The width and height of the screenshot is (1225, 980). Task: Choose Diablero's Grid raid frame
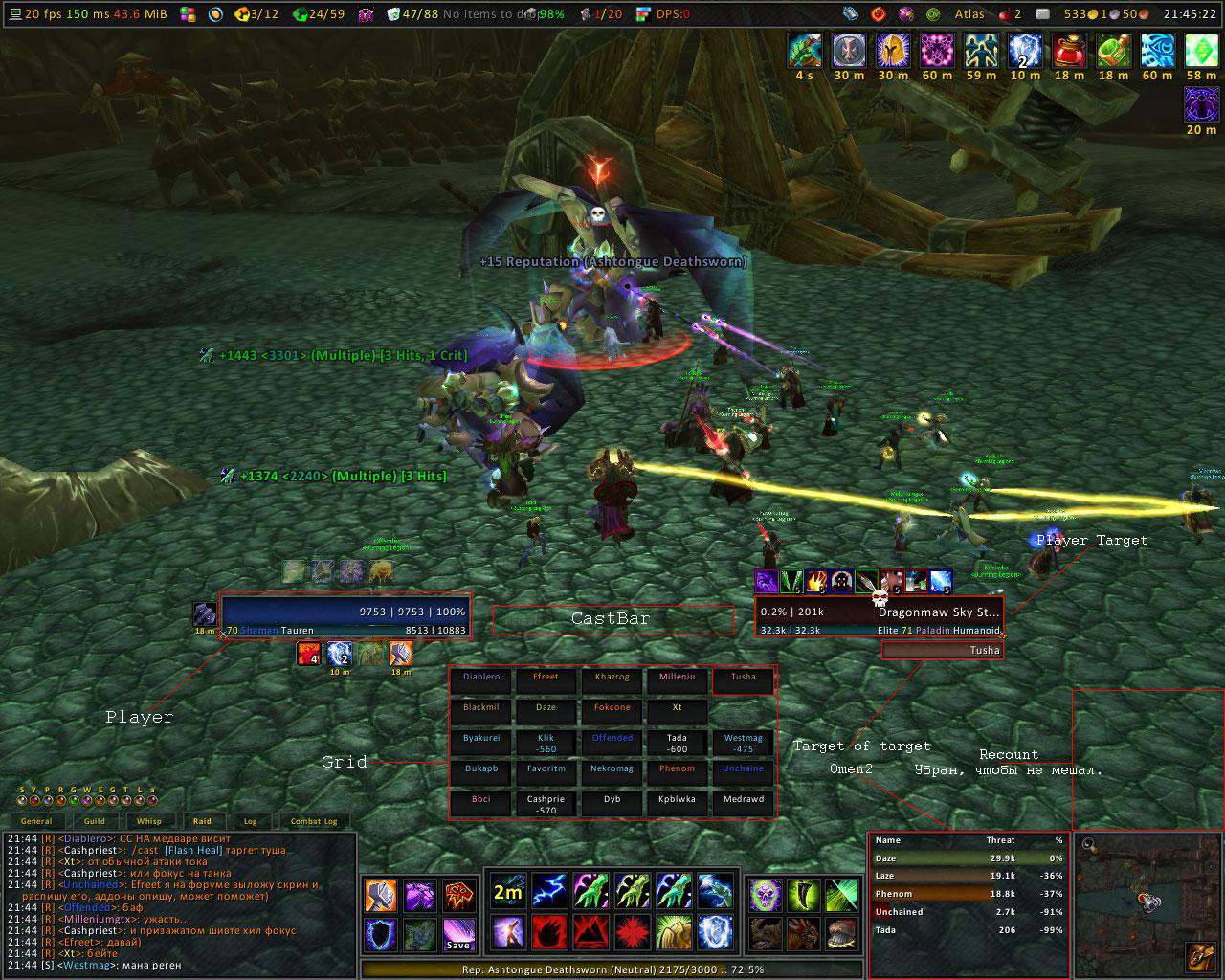480,679
